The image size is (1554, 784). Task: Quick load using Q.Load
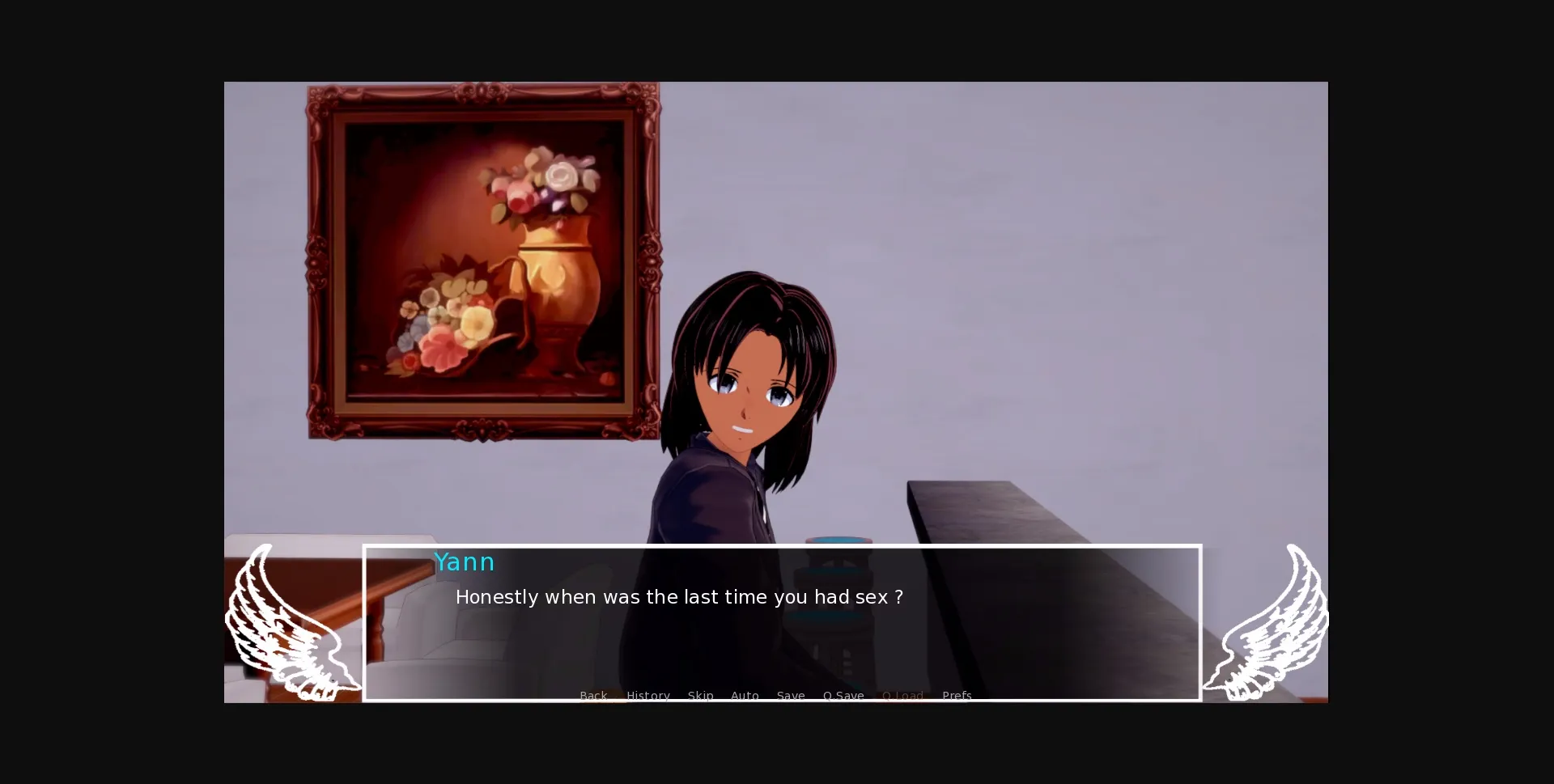(902, 696)
